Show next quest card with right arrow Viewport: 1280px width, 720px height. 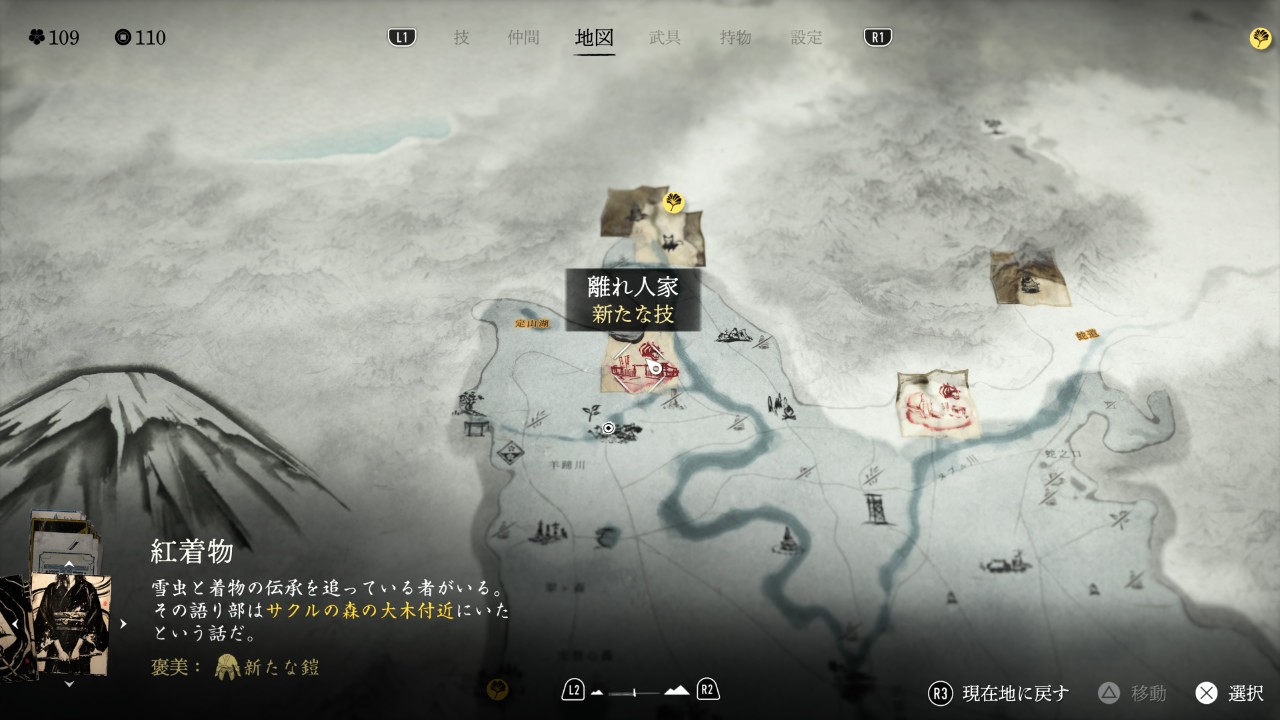(124, 623)
